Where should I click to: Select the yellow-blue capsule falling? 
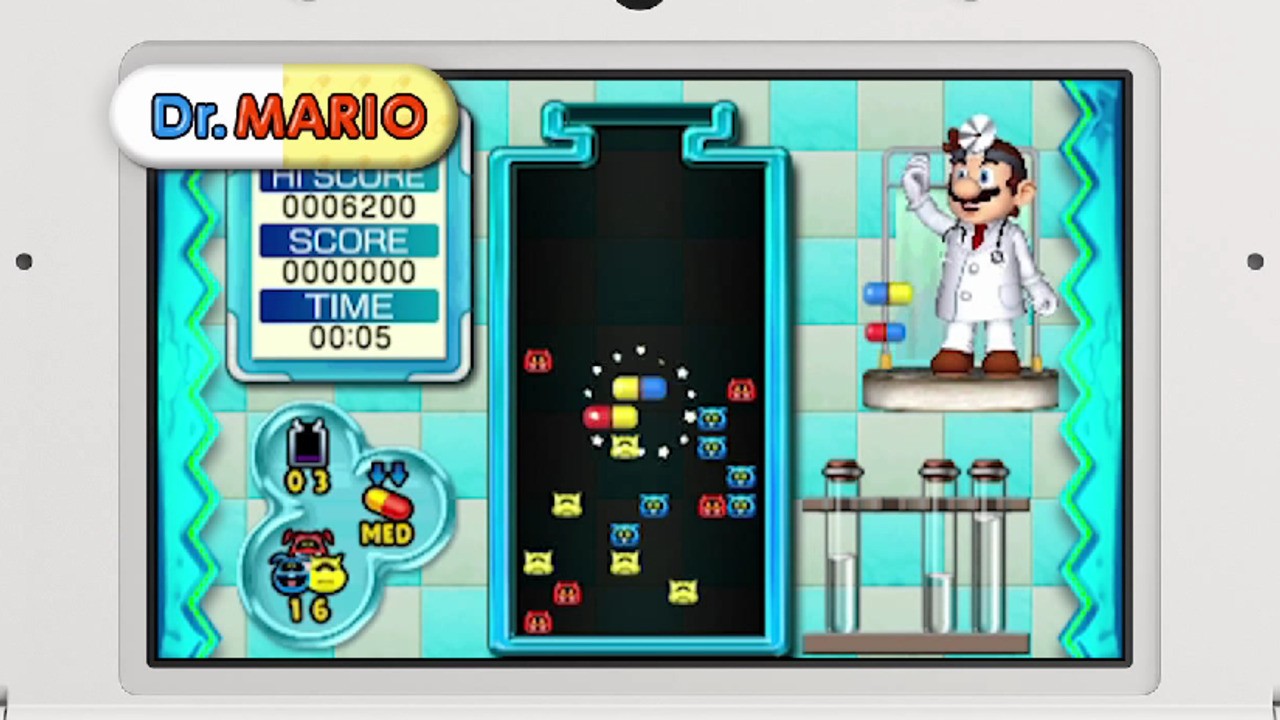click(640, 388)
